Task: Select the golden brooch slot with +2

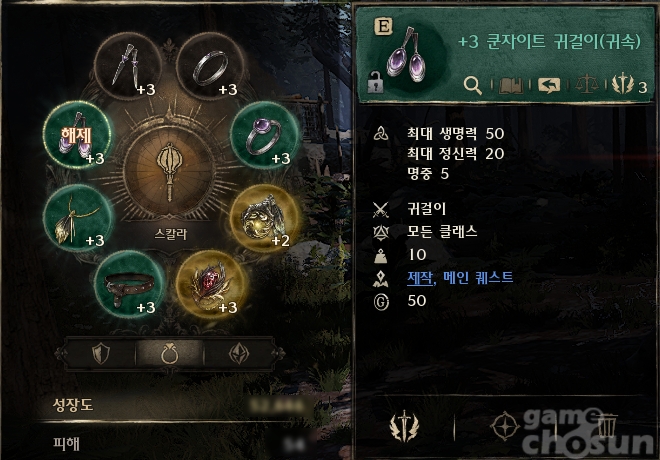Action: click(263, 217)
